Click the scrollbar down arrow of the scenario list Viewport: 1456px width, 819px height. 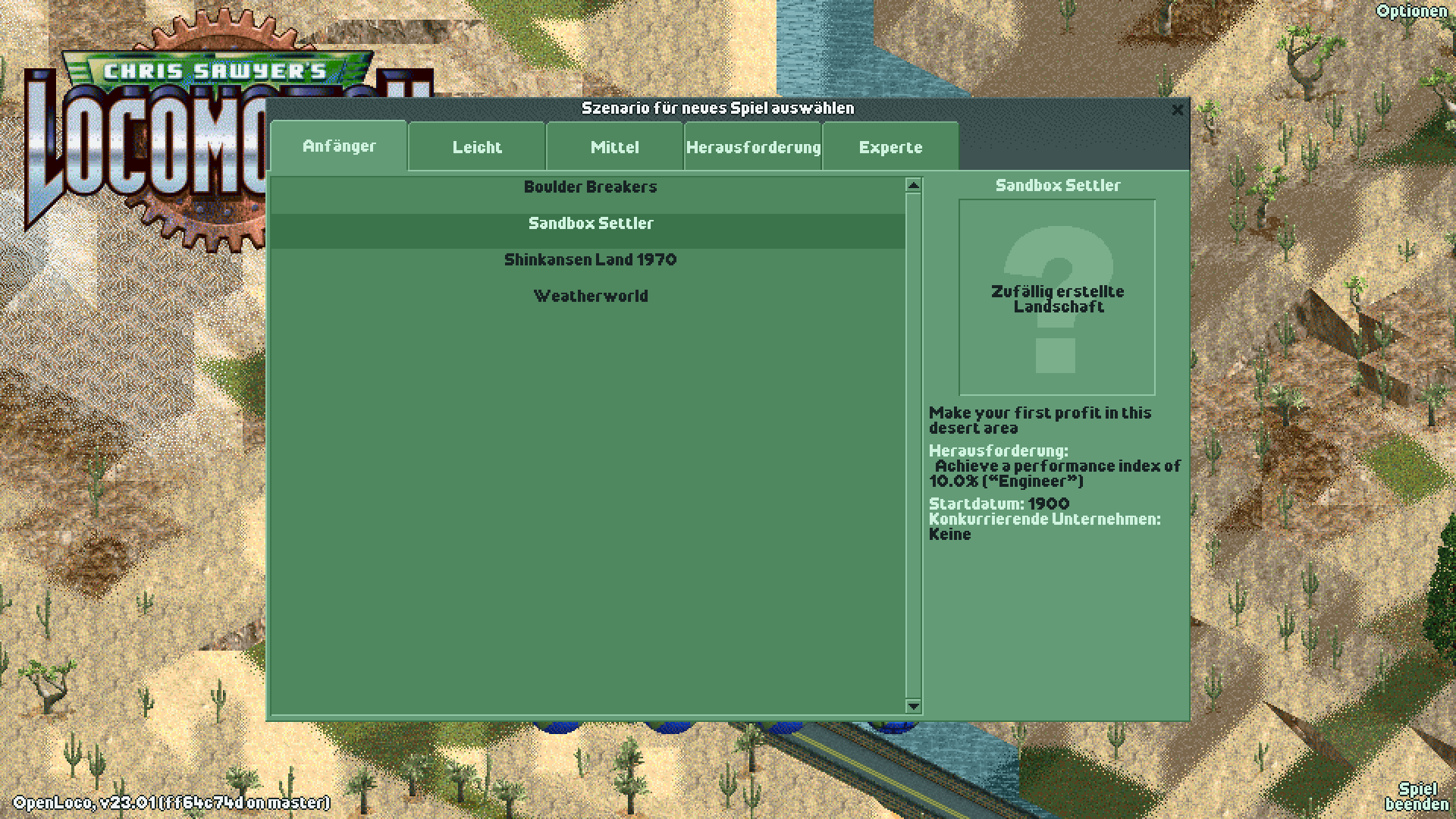tap(913, 707)
